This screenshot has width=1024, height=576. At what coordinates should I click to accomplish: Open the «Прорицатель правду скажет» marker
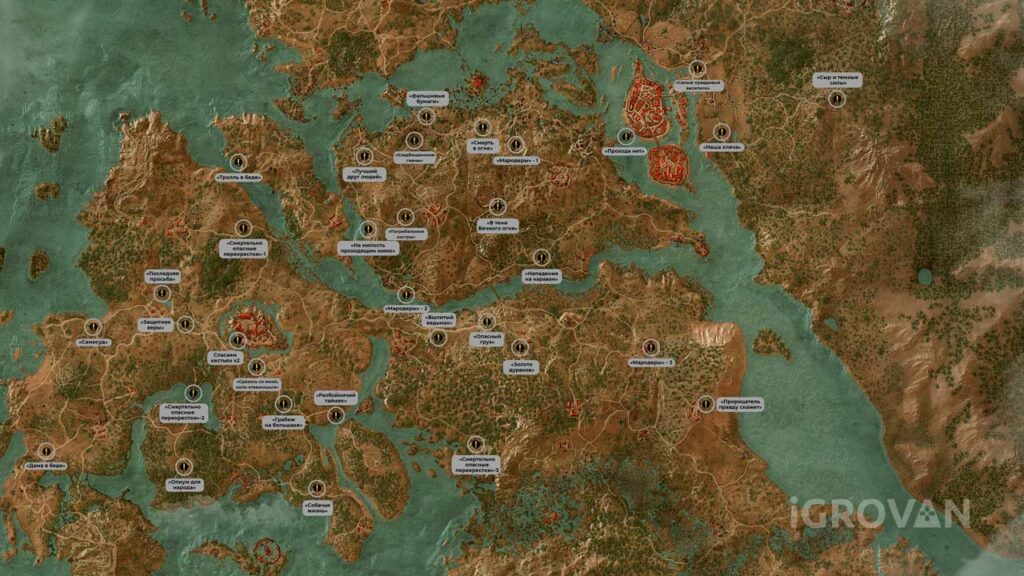click(707, 404)
